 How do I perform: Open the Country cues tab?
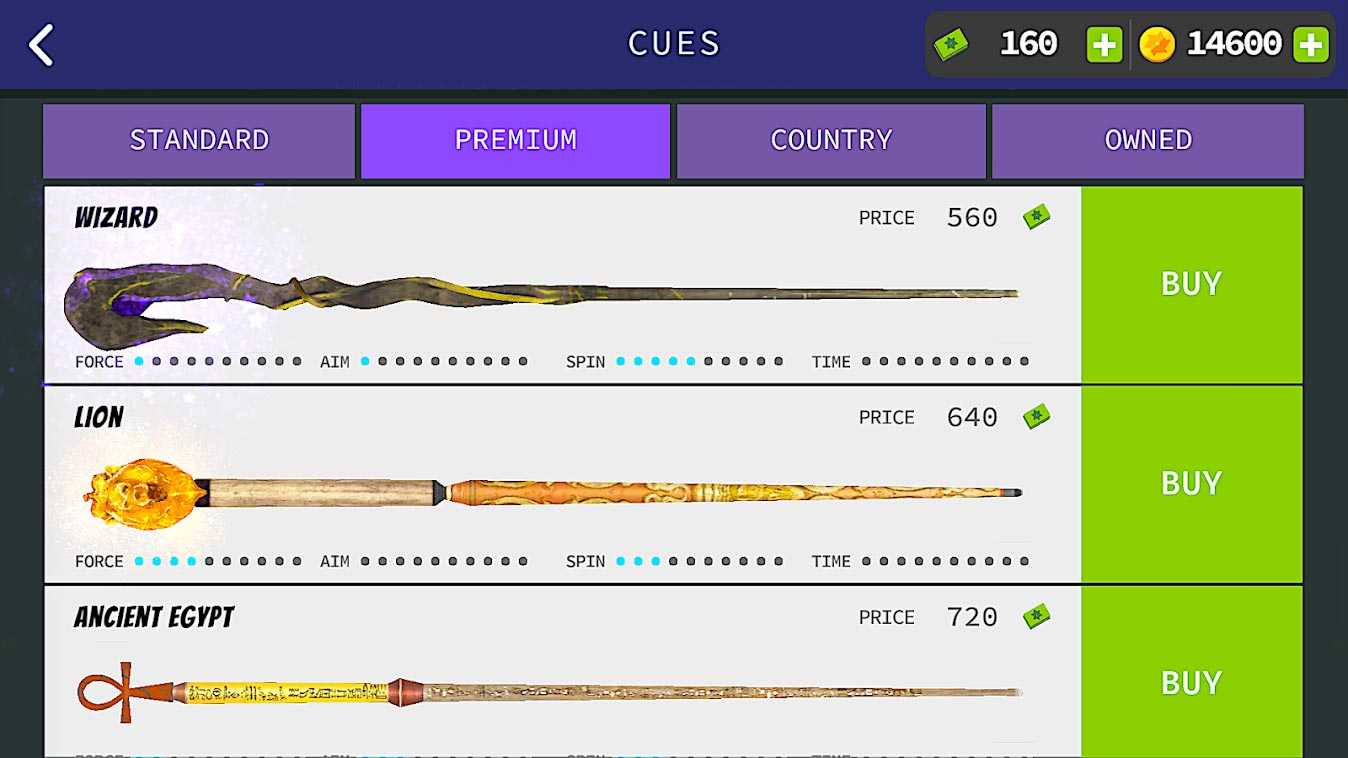pyautogui.click(x=831, y=140)
